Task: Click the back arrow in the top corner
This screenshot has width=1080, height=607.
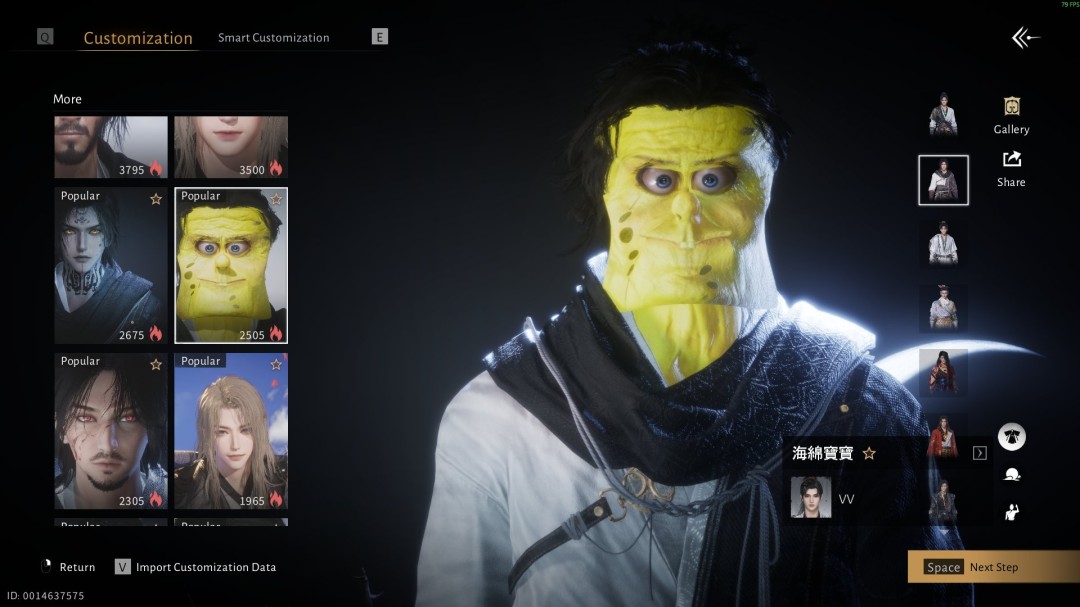Action: tap(1025, 38)
